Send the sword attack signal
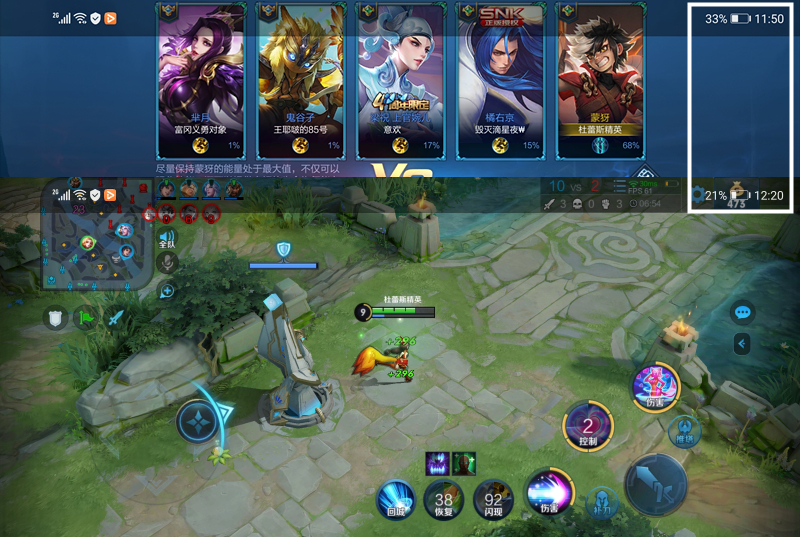The height and width of the screenshot is (537, 800). (117, 318)
